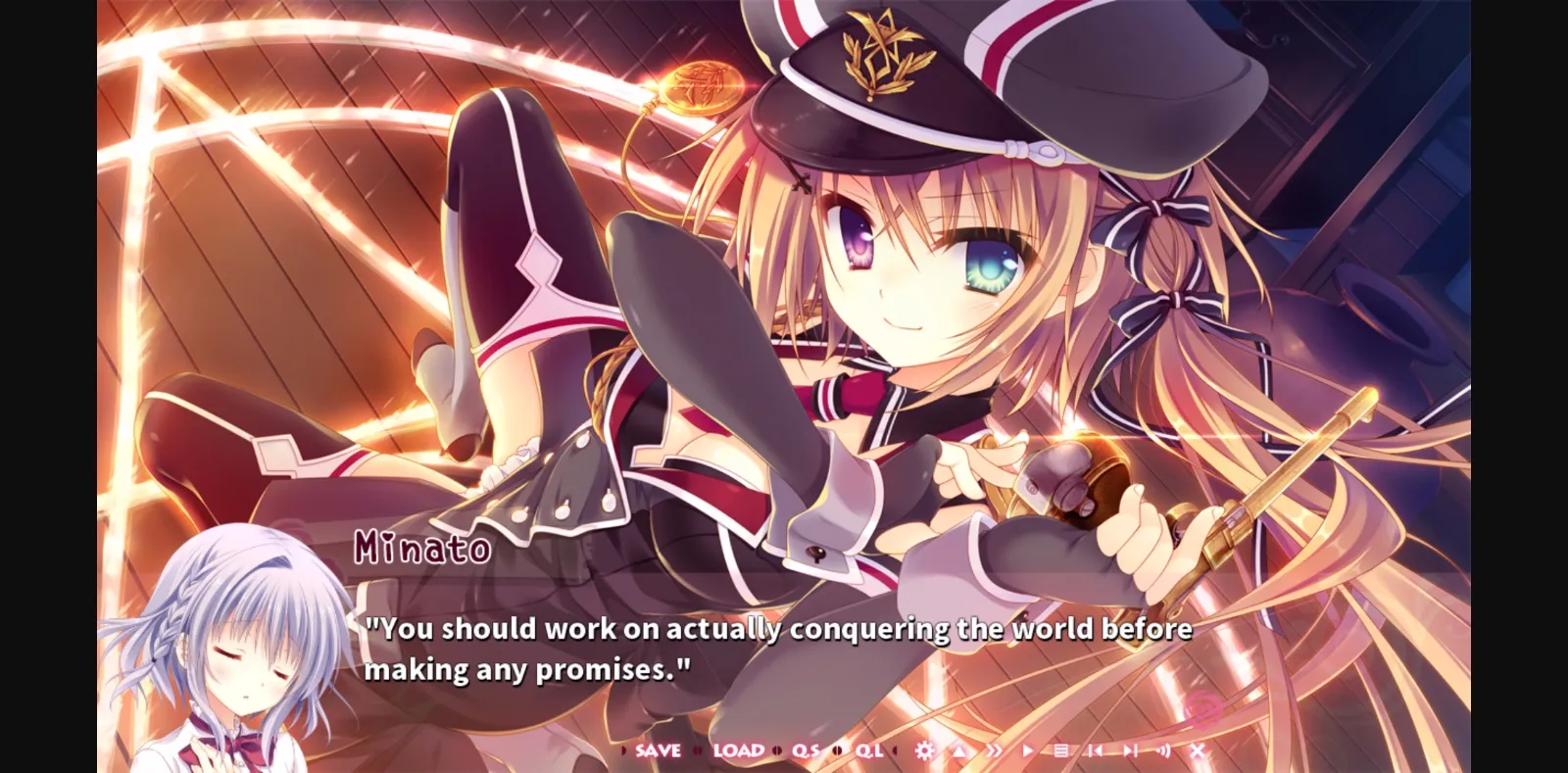Open the SAVE screen
This screenshot has width=1568, height=773.
click(657, 750)
